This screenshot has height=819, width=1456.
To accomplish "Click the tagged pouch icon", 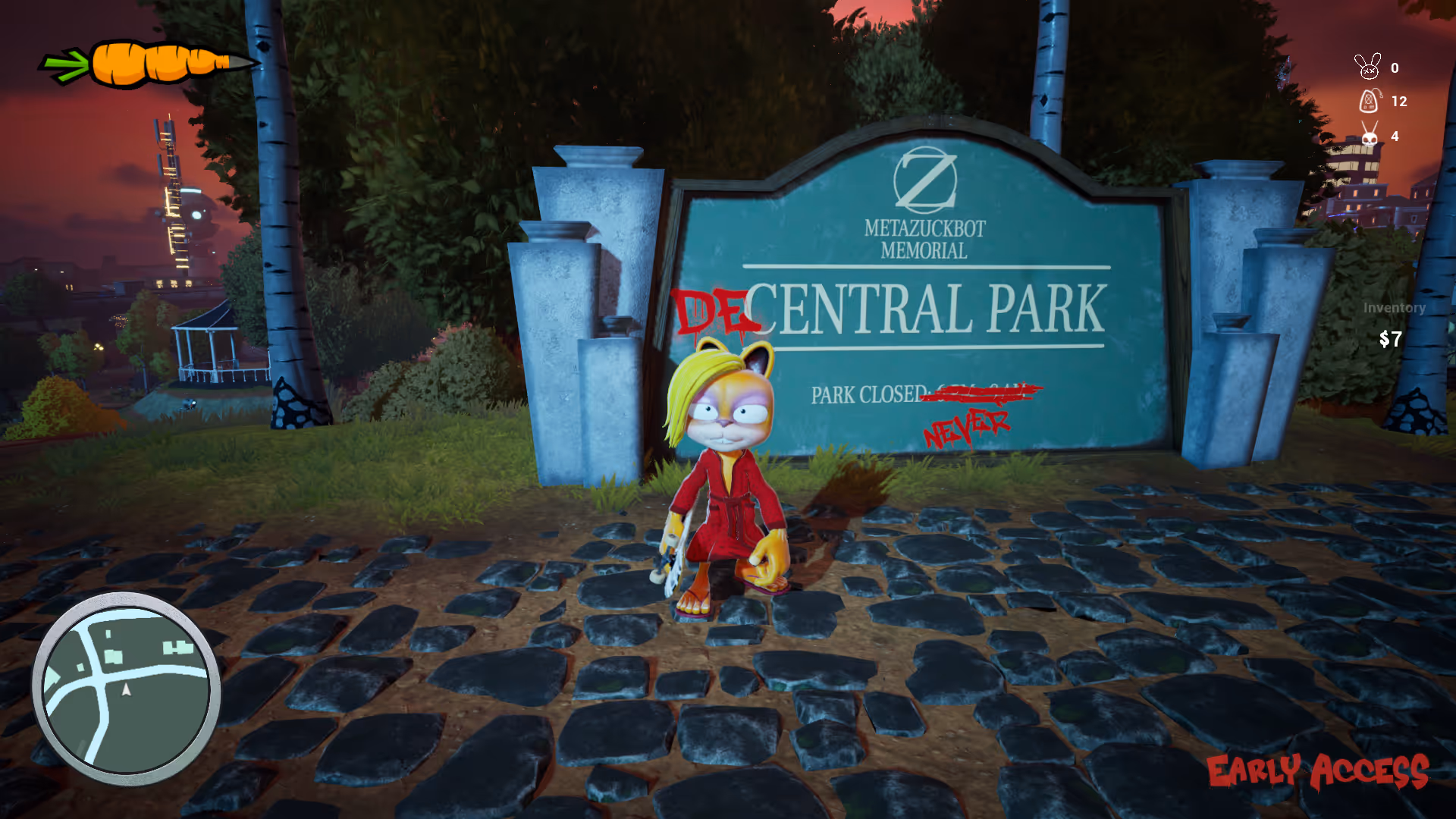I will coord(1370,101).
